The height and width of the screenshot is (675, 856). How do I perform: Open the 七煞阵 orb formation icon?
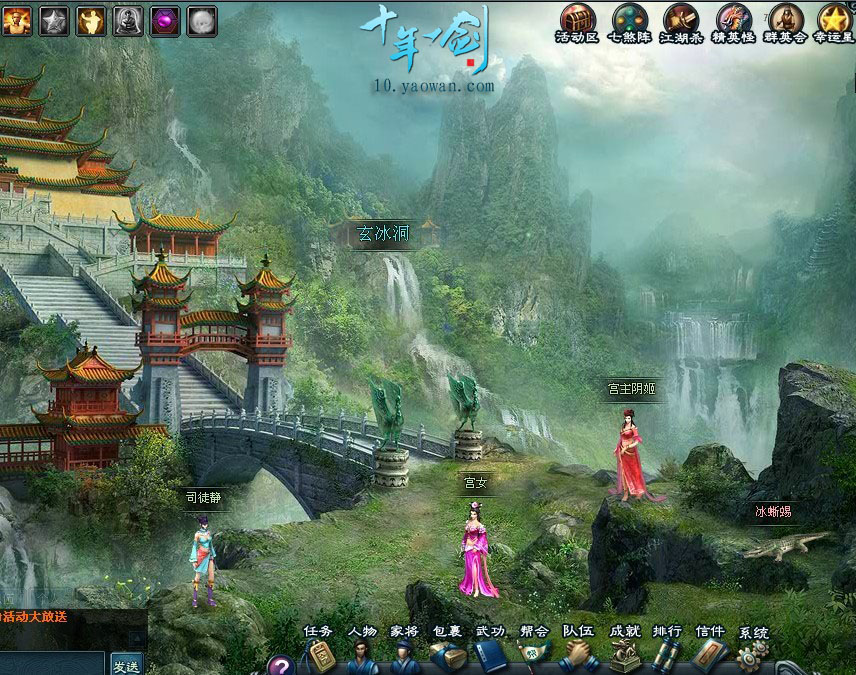pos(629,18)
